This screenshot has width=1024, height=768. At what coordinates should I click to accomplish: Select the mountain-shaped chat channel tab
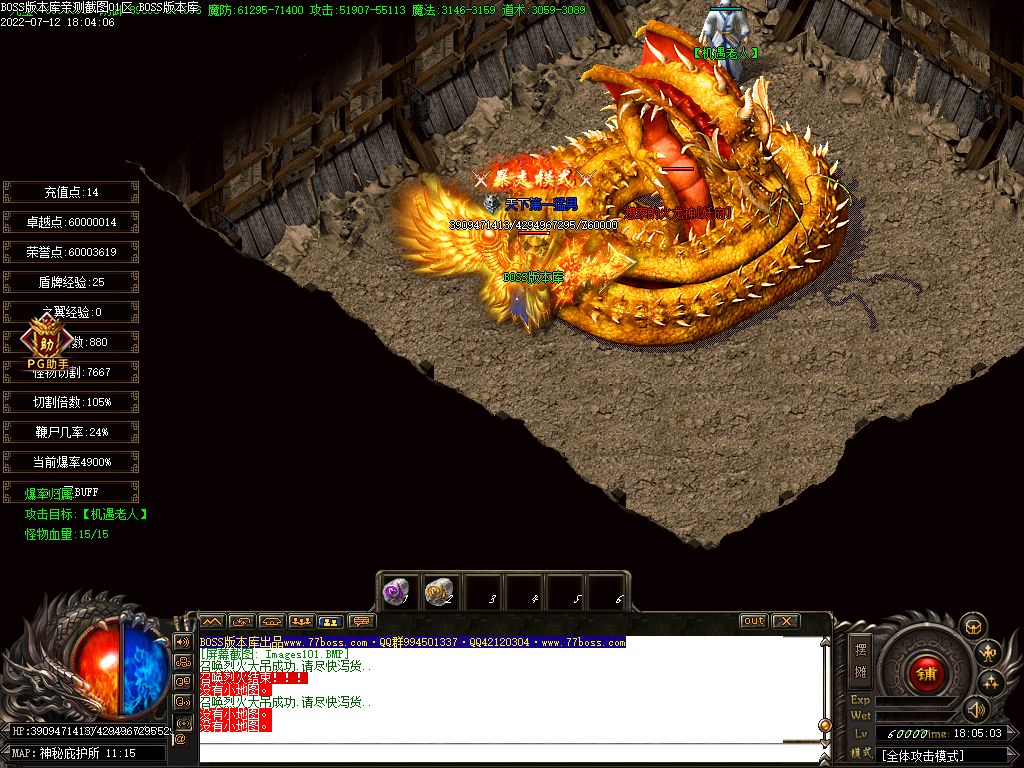[x=212, y=621]
